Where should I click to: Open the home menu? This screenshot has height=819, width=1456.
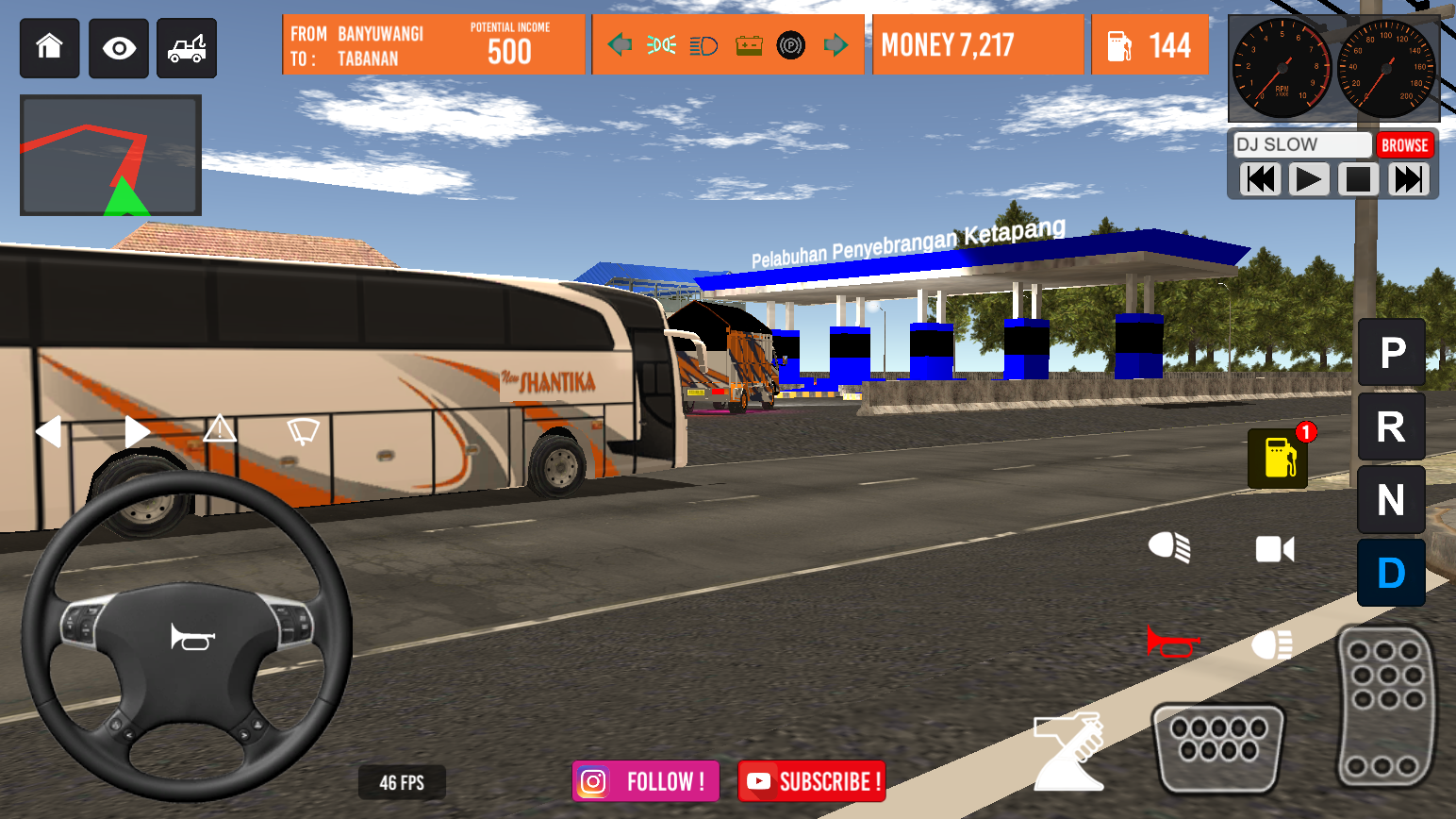pyautogui.click(x=49, y=47)
